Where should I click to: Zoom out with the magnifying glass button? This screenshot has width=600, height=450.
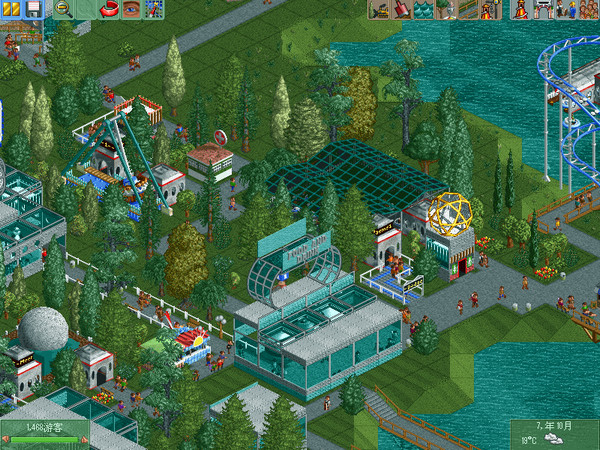click(x=63, y=9)
